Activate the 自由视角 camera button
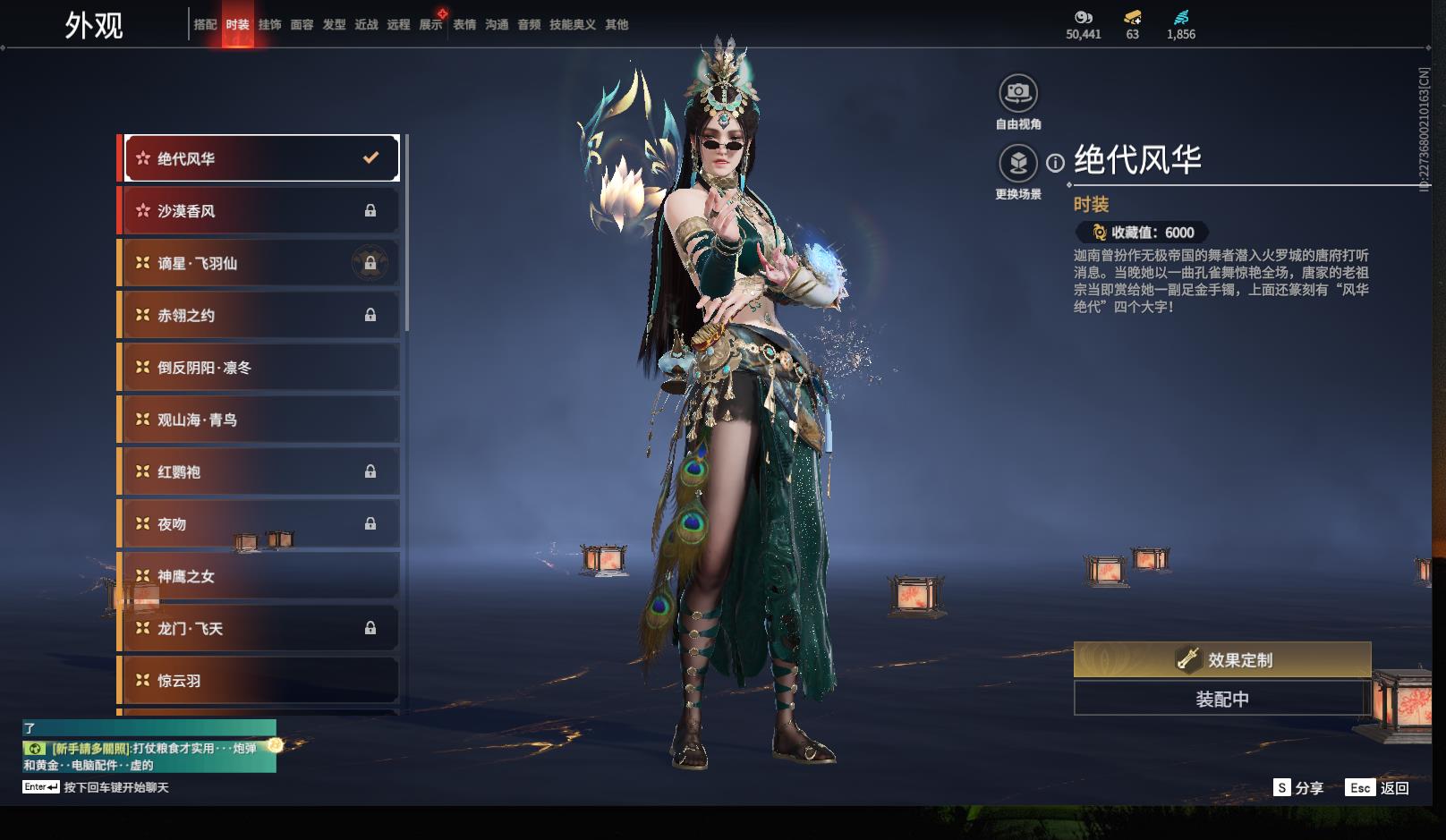Image resolution: width=1446 pixels, height=840 pixels. coord(1018,93)
